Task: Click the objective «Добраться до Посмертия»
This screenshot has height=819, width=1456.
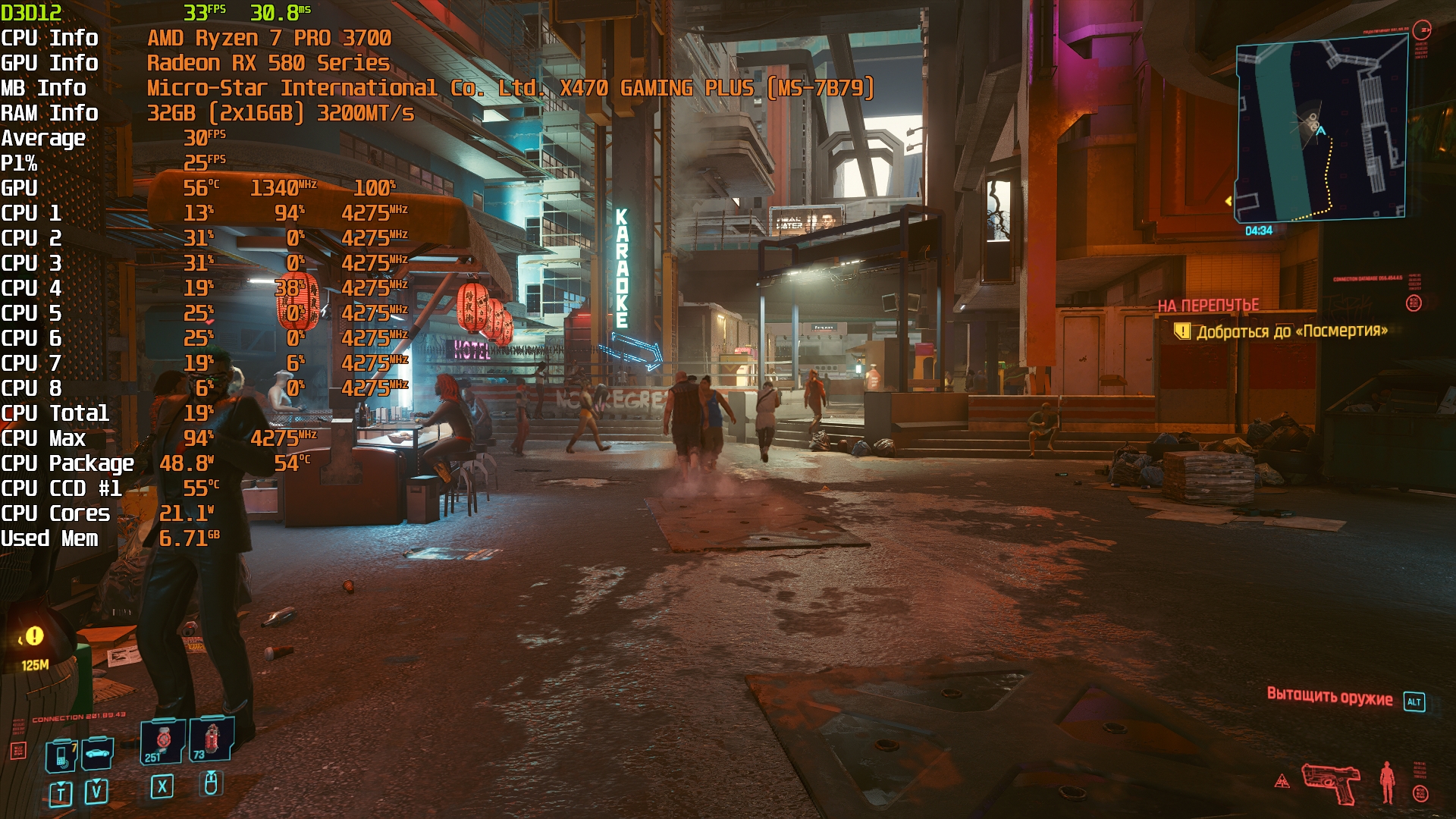Action: [1291, 331]
